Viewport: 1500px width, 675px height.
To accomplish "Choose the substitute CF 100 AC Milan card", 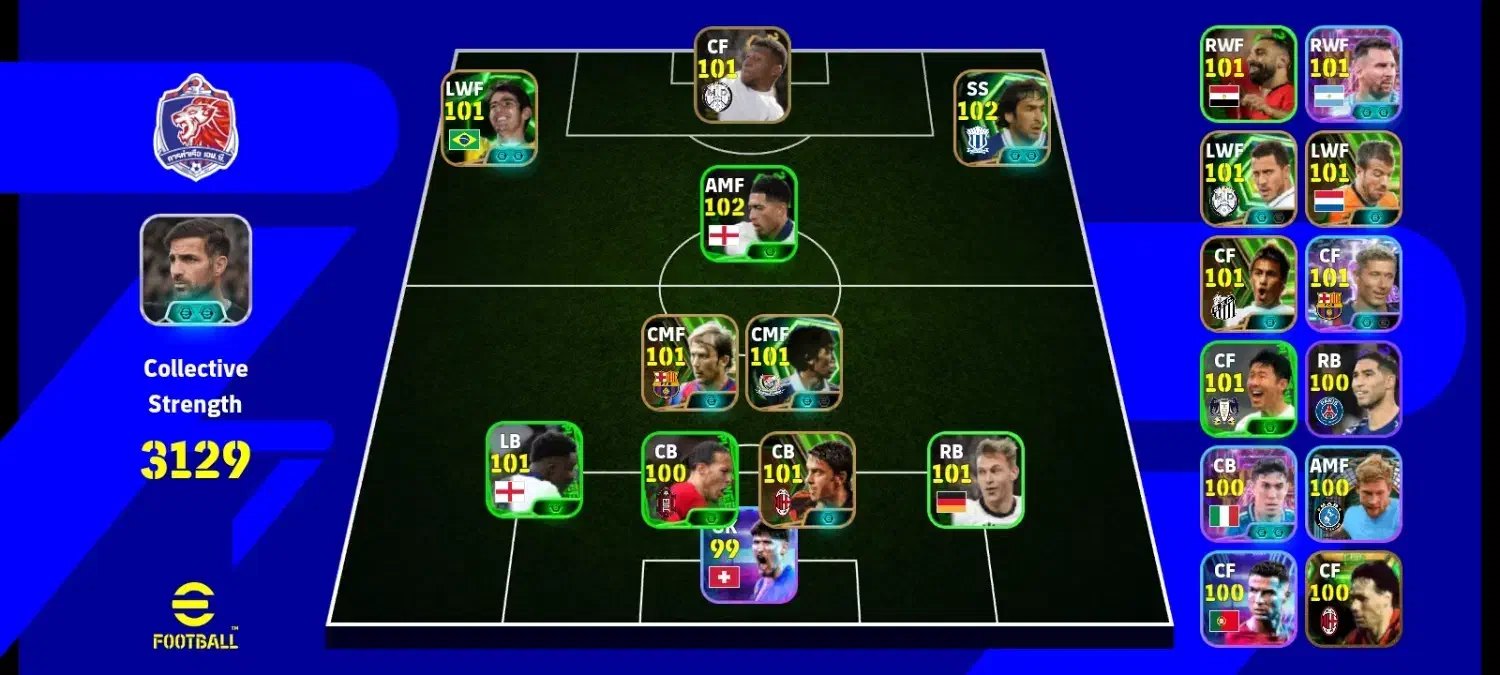I will [x=1353, y=599].
